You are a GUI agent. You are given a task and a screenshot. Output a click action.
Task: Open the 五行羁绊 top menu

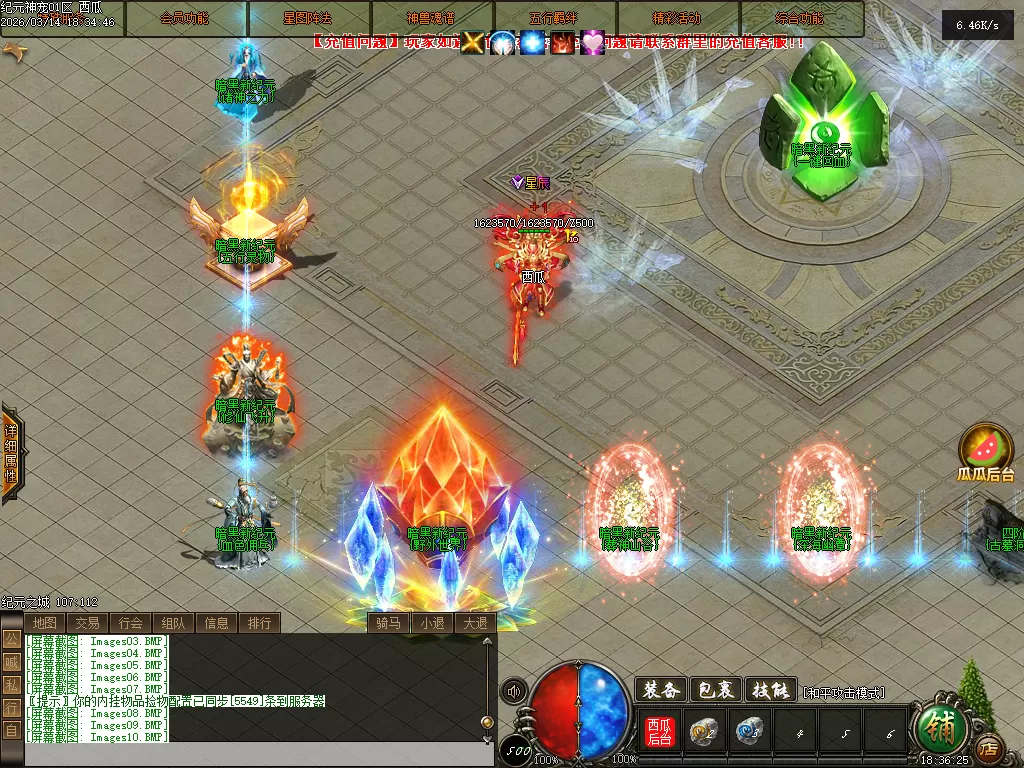coord(554,19)
